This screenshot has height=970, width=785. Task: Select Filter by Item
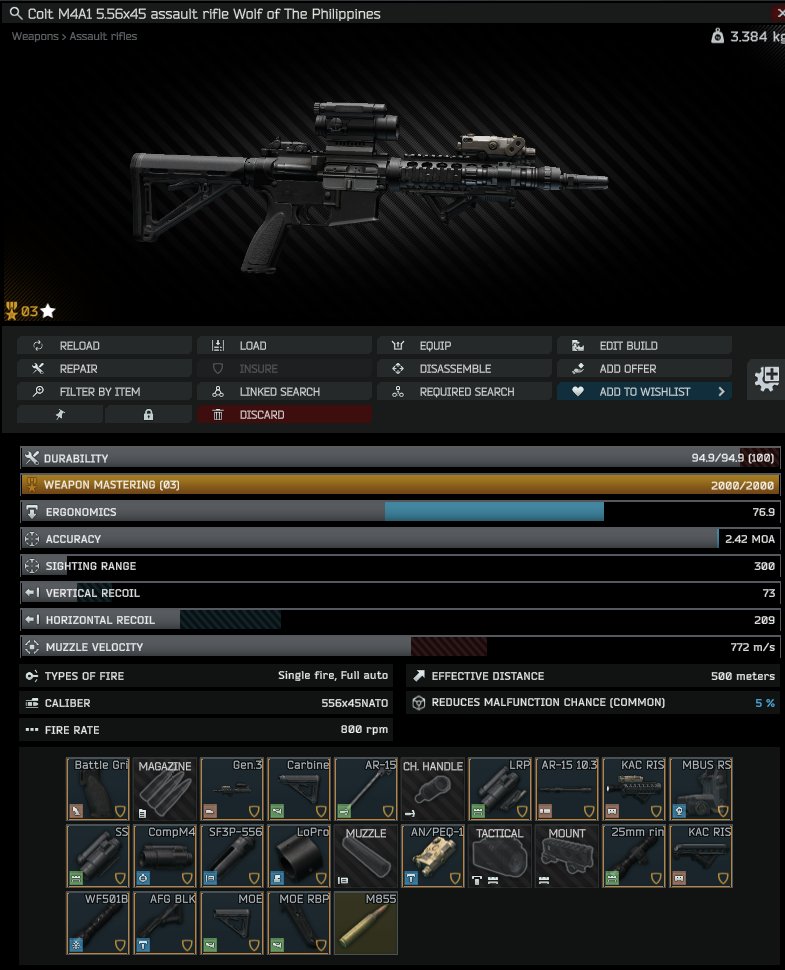pos(104,392)
